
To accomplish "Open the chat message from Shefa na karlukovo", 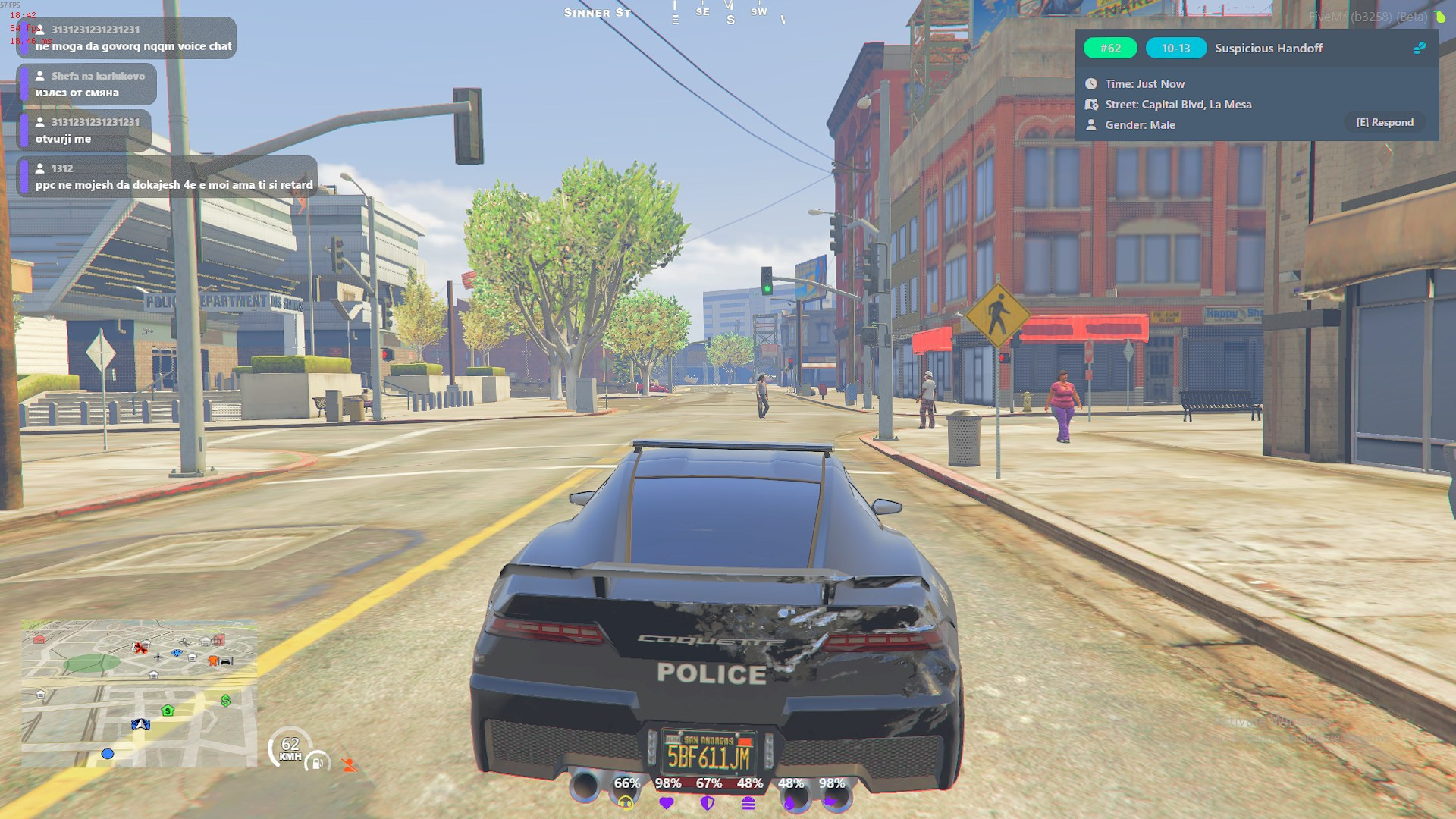I will 87,84.
